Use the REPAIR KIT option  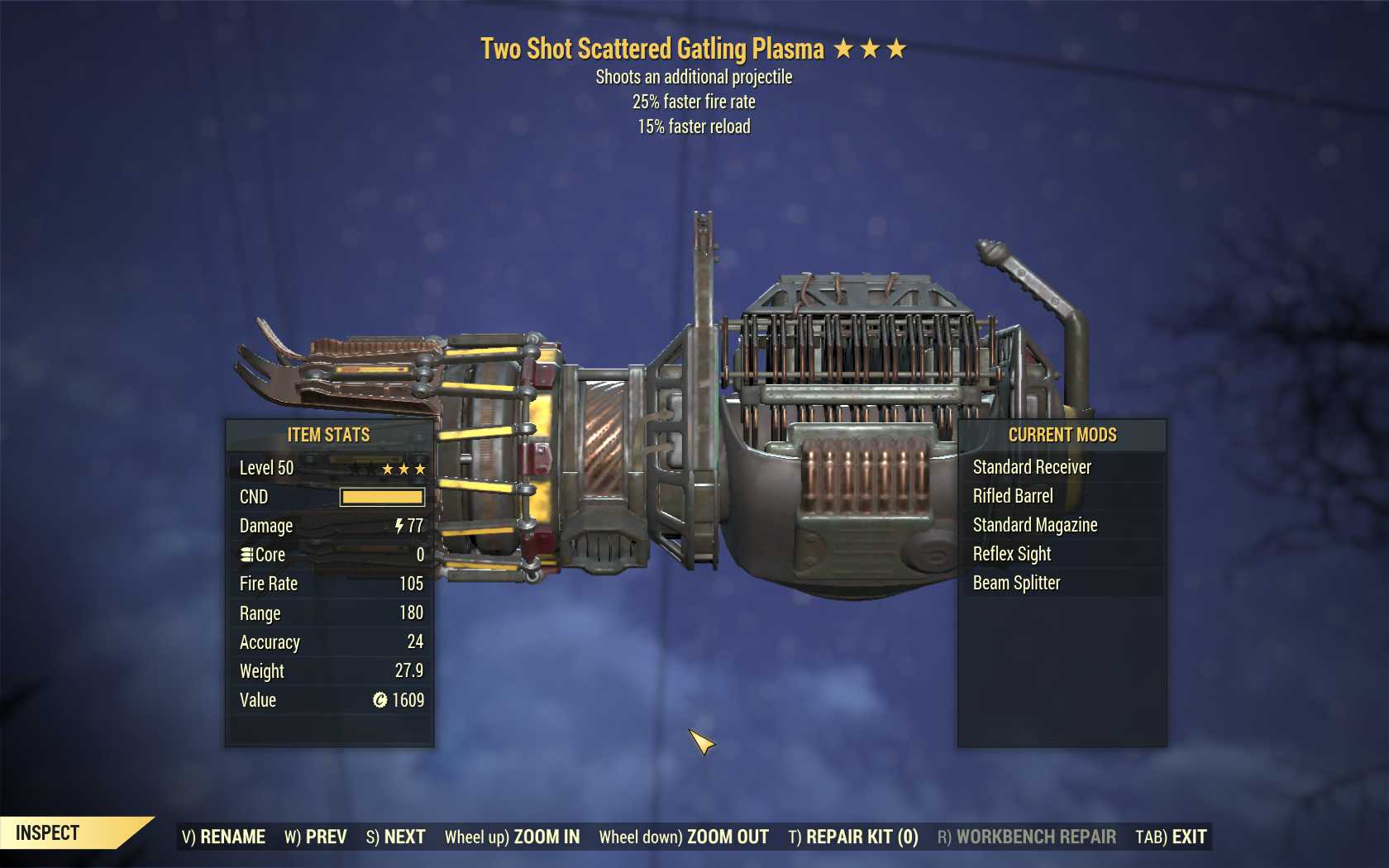pyautogui.click(x=853, y=837)
